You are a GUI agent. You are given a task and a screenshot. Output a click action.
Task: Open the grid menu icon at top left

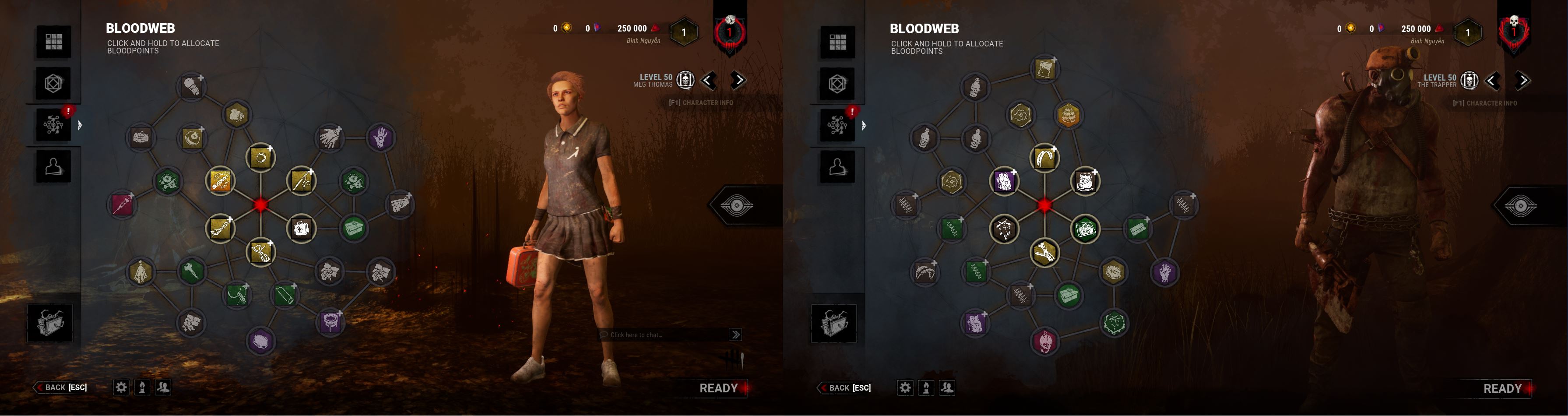[54, 42]
